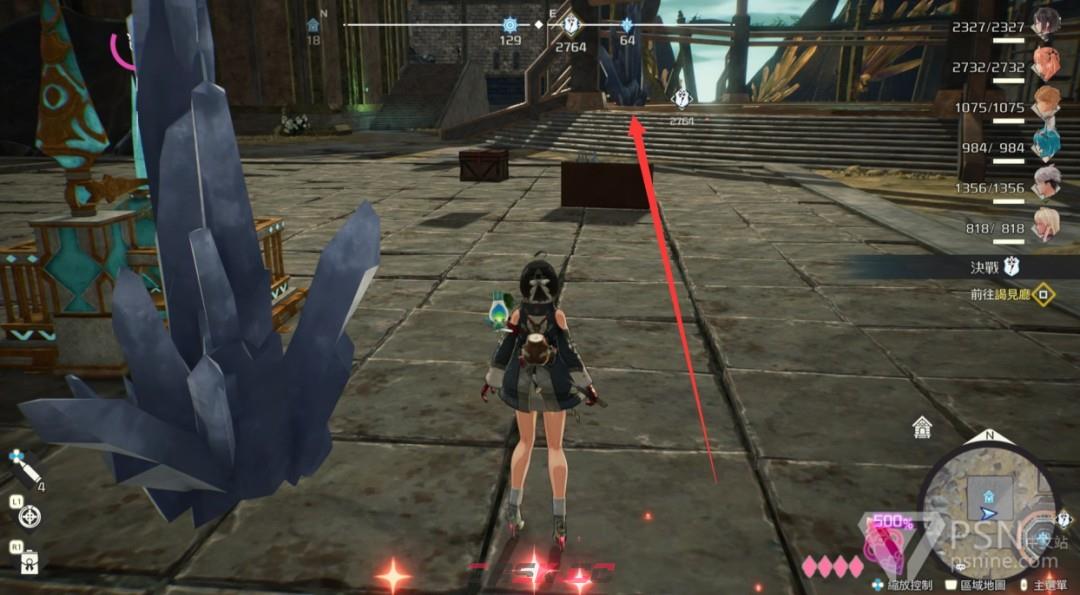Select the gear marker labeled 129
This screenshot has width=1080, height=595.
[511, 25]
